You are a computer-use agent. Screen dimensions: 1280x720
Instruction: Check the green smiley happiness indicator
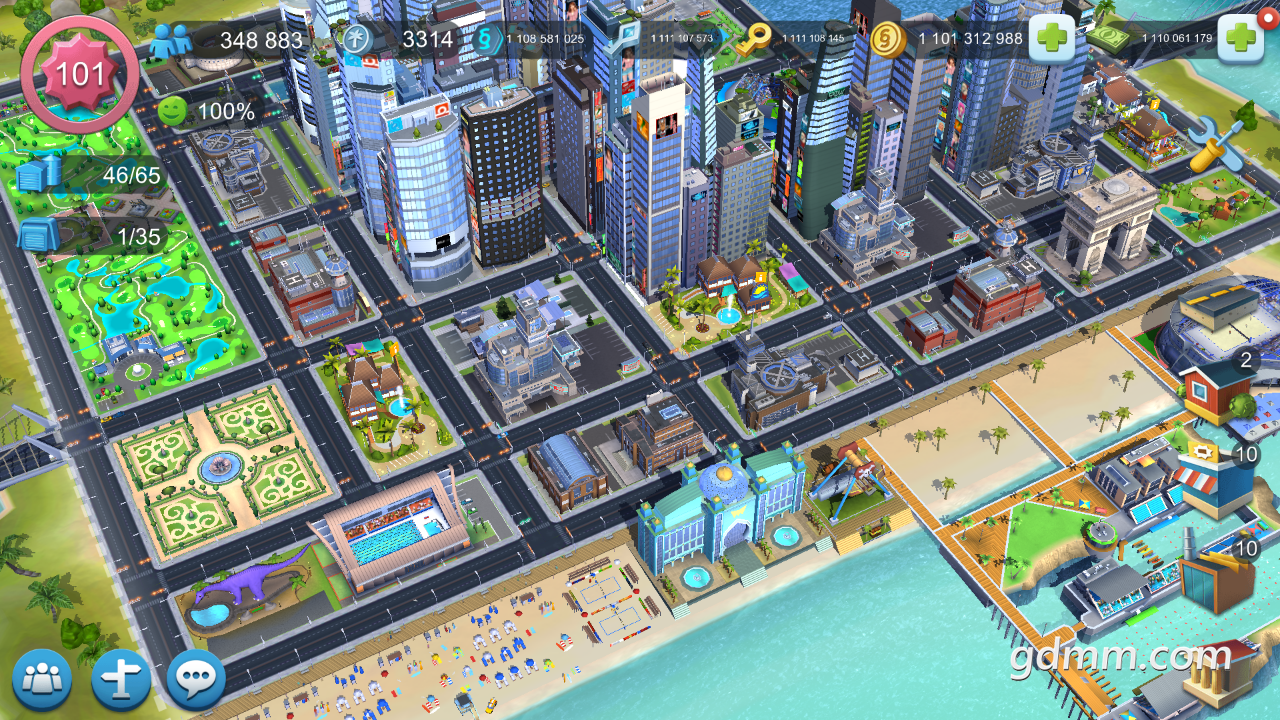(x=172, y=111)
